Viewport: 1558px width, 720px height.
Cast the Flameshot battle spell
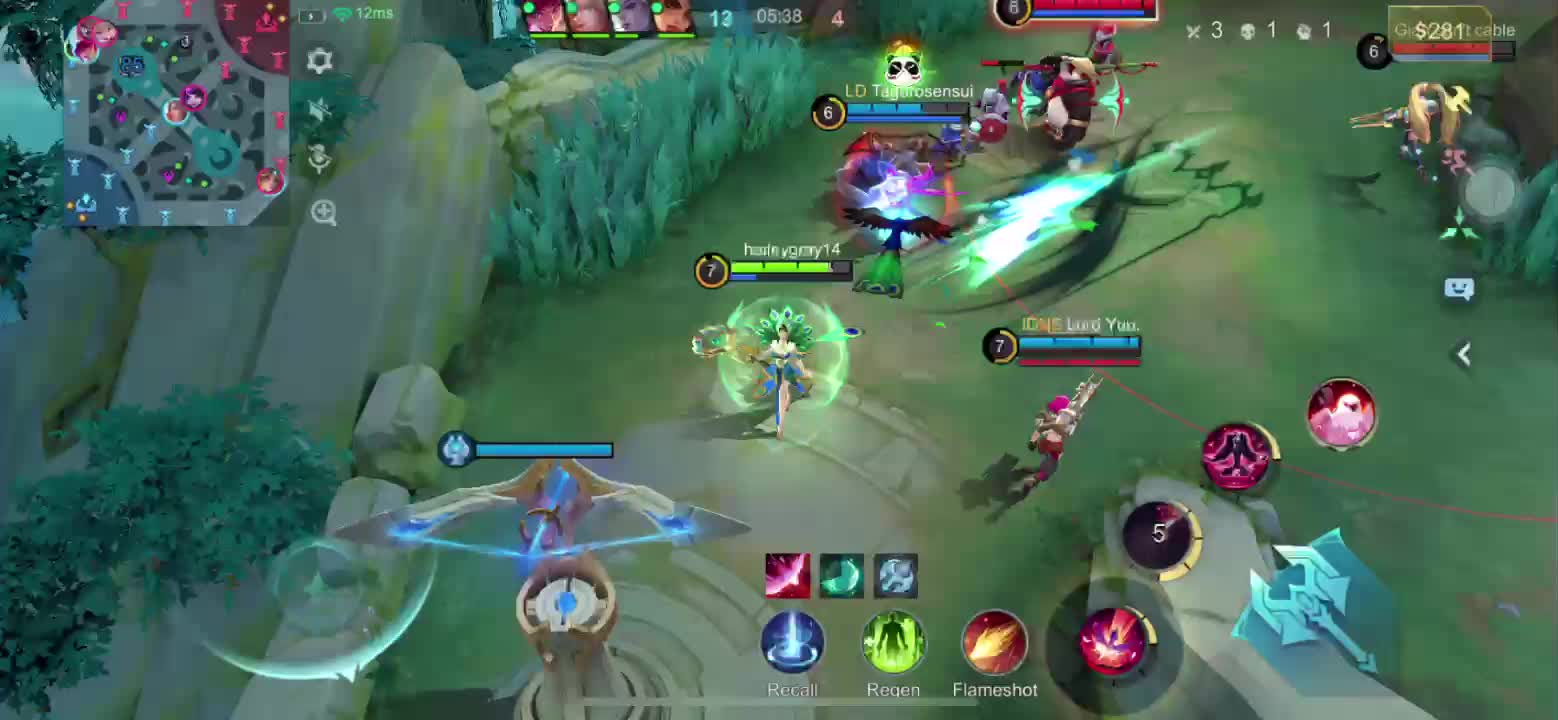point(994,643)
